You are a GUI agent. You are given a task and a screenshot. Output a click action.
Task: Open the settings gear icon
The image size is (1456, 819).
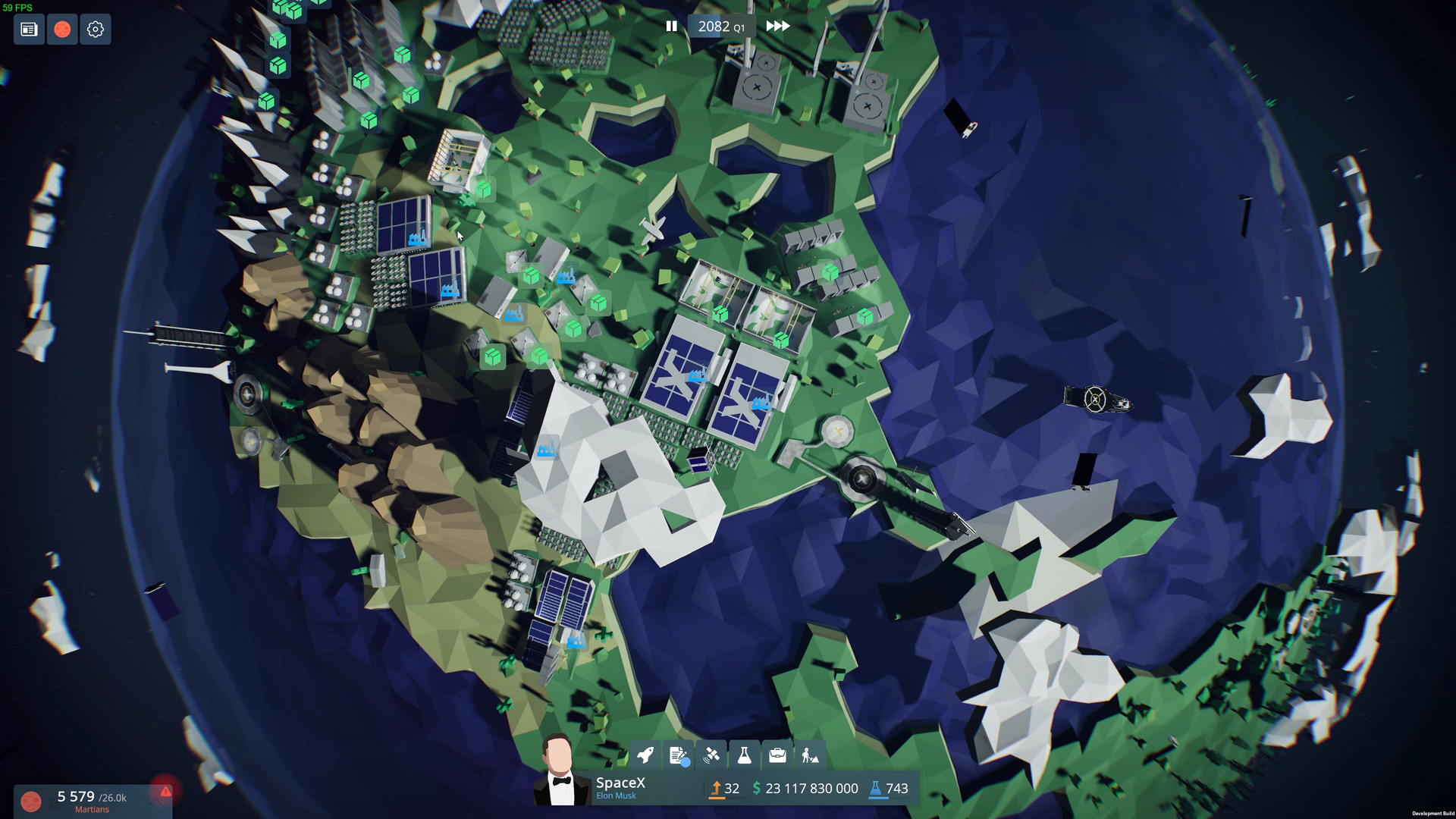point(96,30)
